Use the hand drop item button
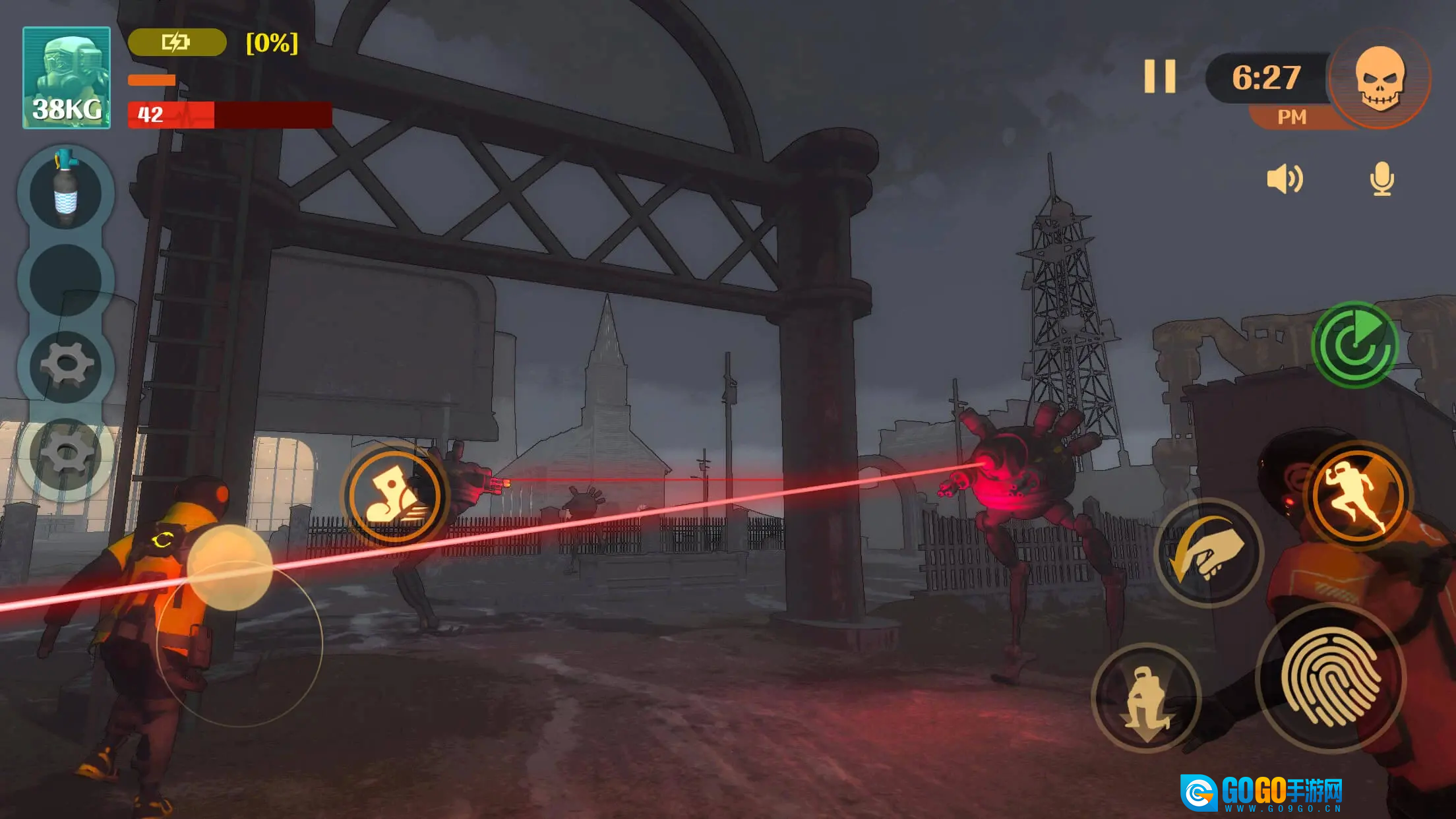The image size is (1456, 819). click(1208, 551)
